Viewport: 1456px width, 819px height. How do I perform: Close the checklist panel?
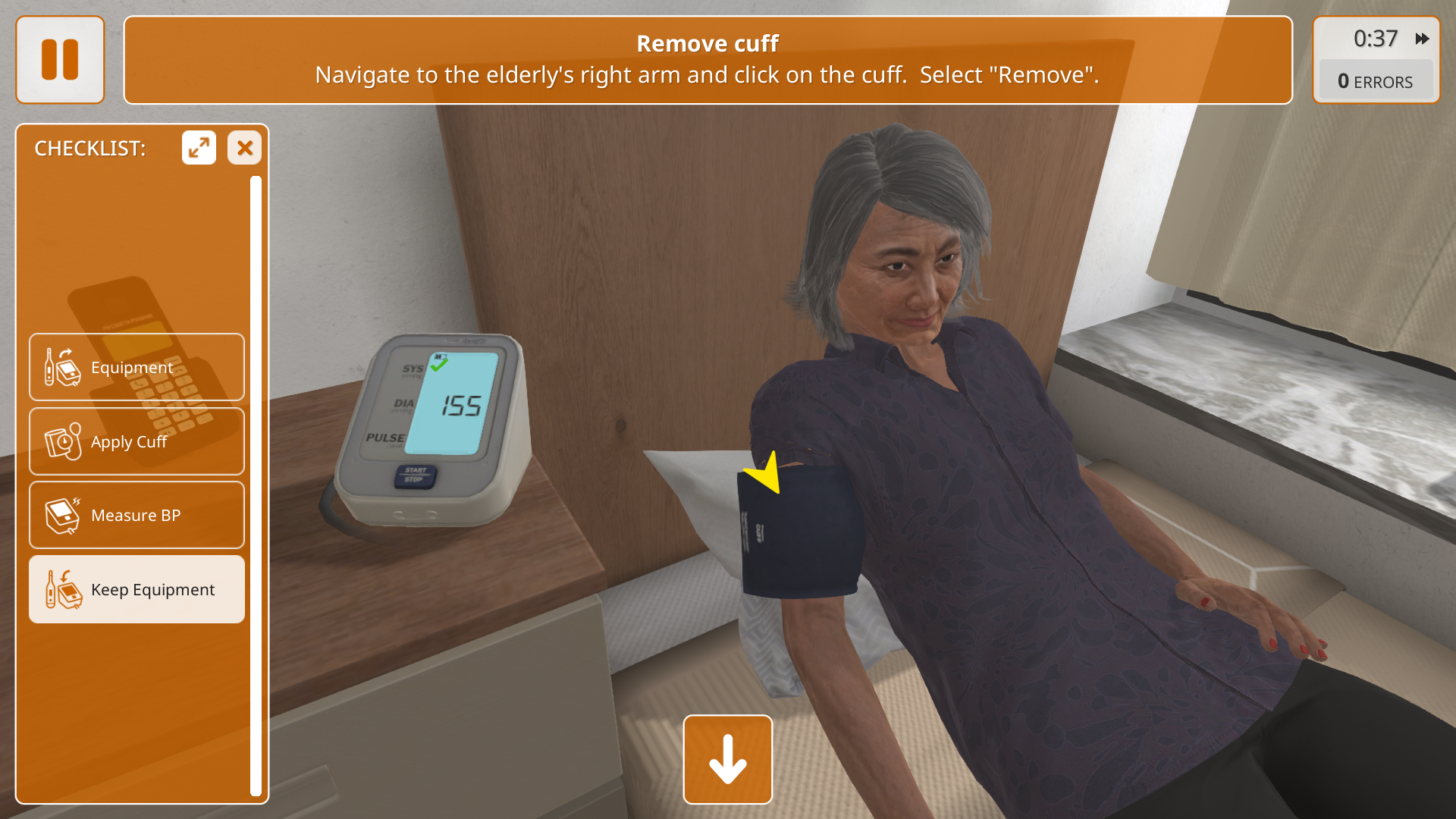244,148
